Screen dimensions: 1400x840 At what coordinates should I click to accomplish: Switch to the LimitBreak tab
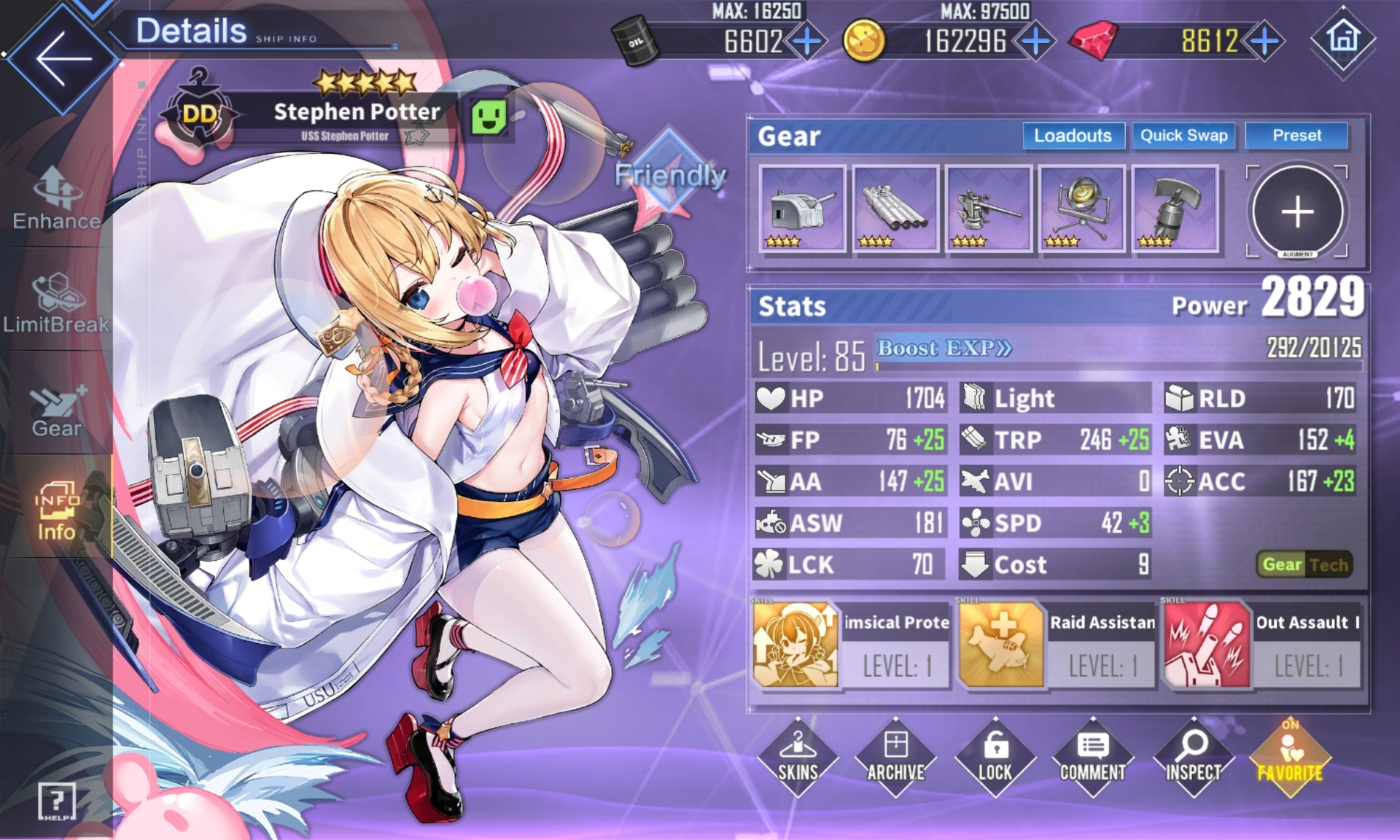56,303
